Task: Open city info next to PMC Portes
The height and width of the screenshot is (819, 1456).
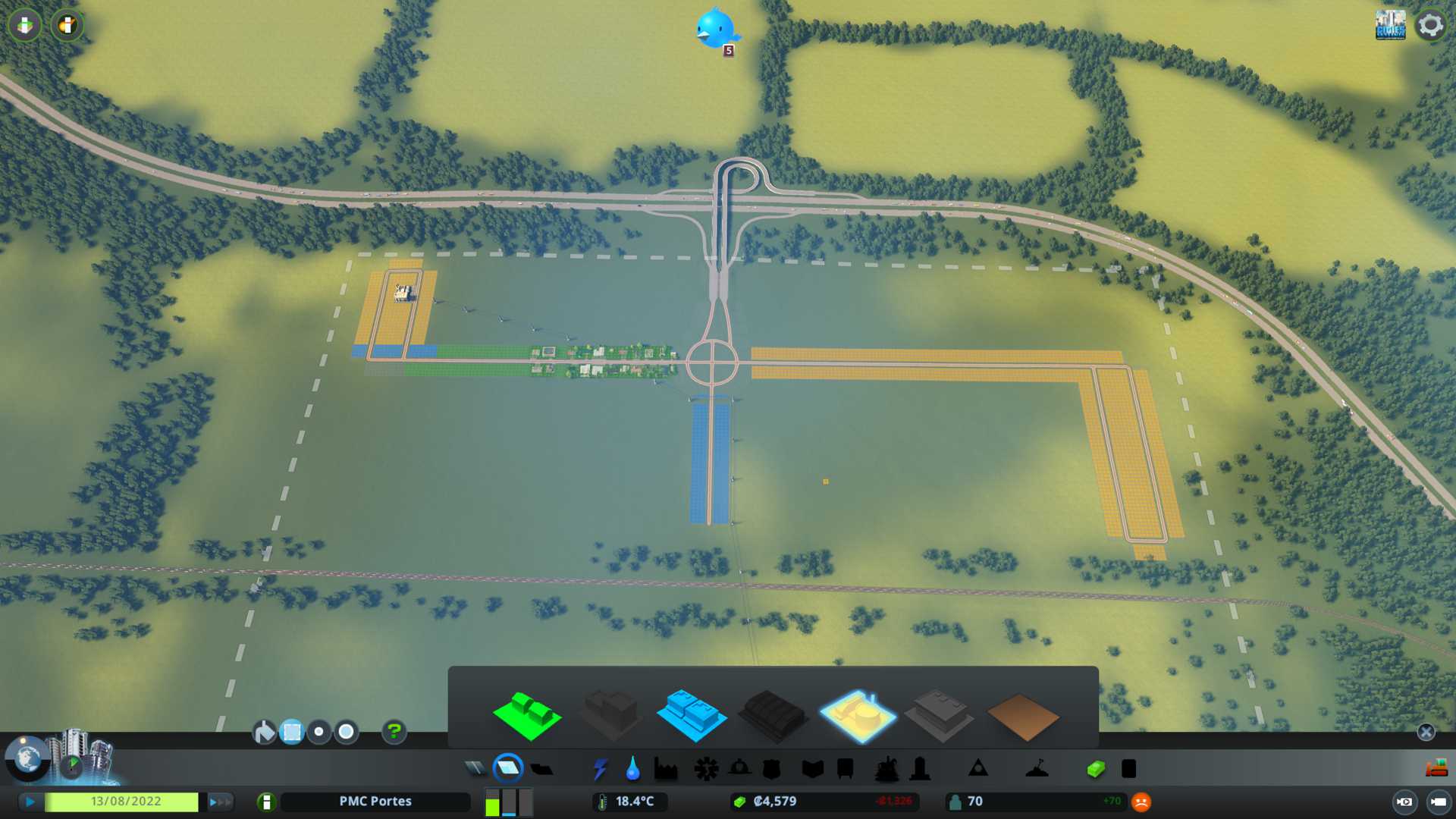Action: click(x=266, y=802)
